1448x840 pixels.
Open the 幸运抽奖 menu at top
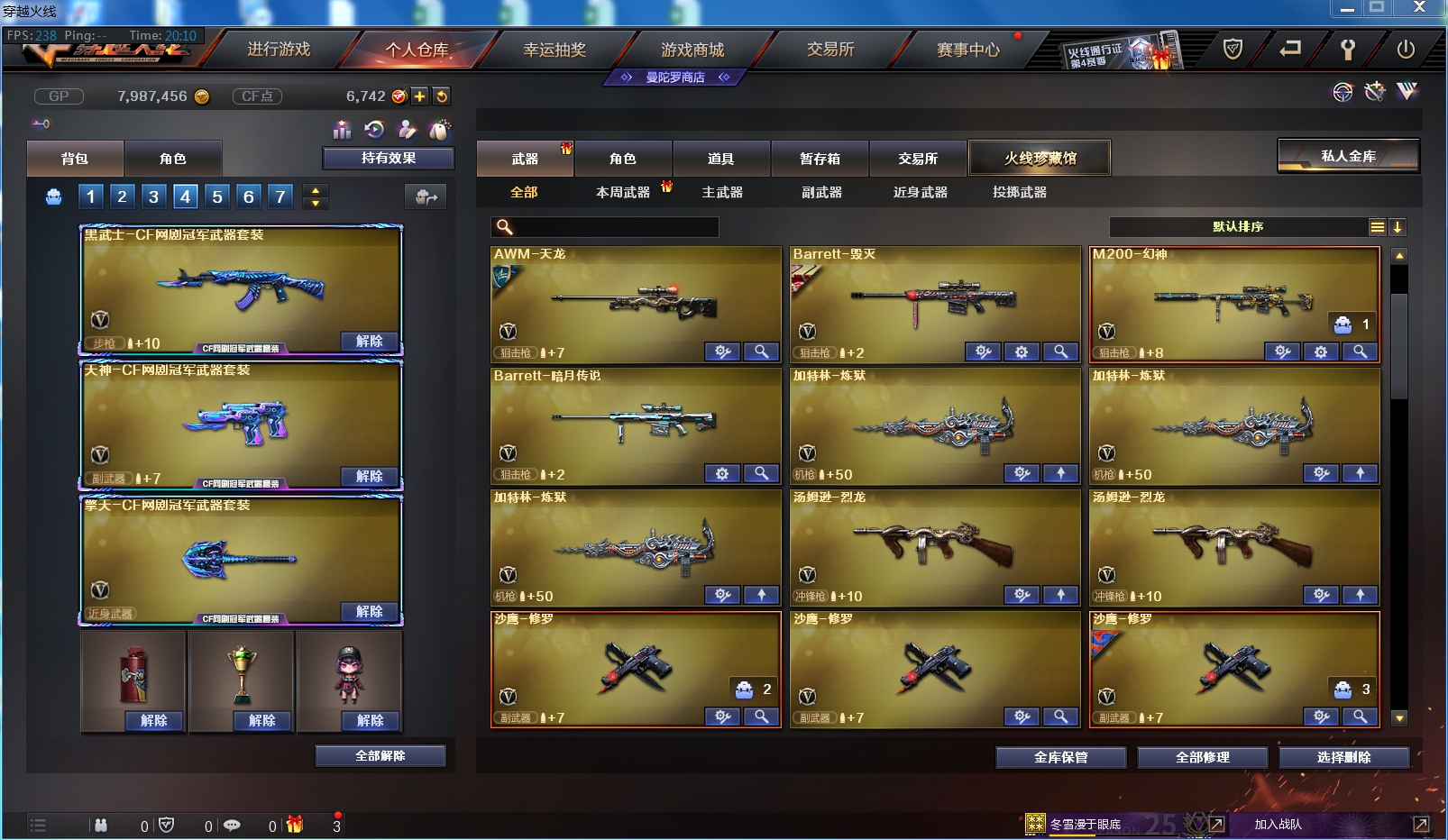[x=554, y=50]
